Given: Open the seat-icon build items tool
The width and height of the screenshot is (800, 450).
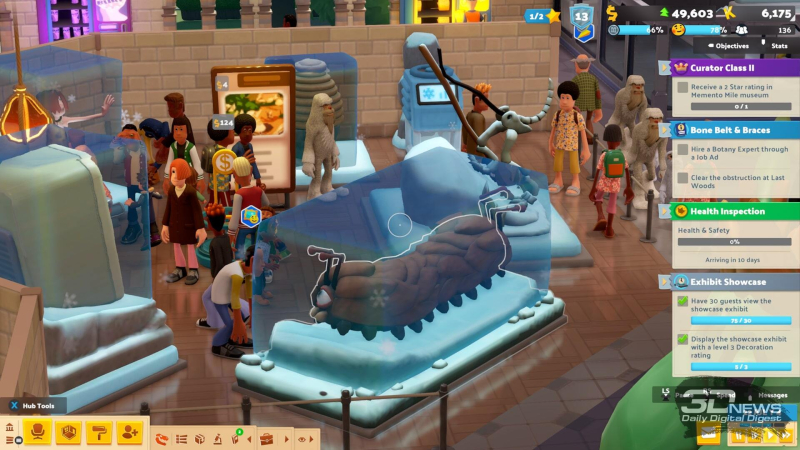Looking at the screenshot, I should click(x=37, y=432).
